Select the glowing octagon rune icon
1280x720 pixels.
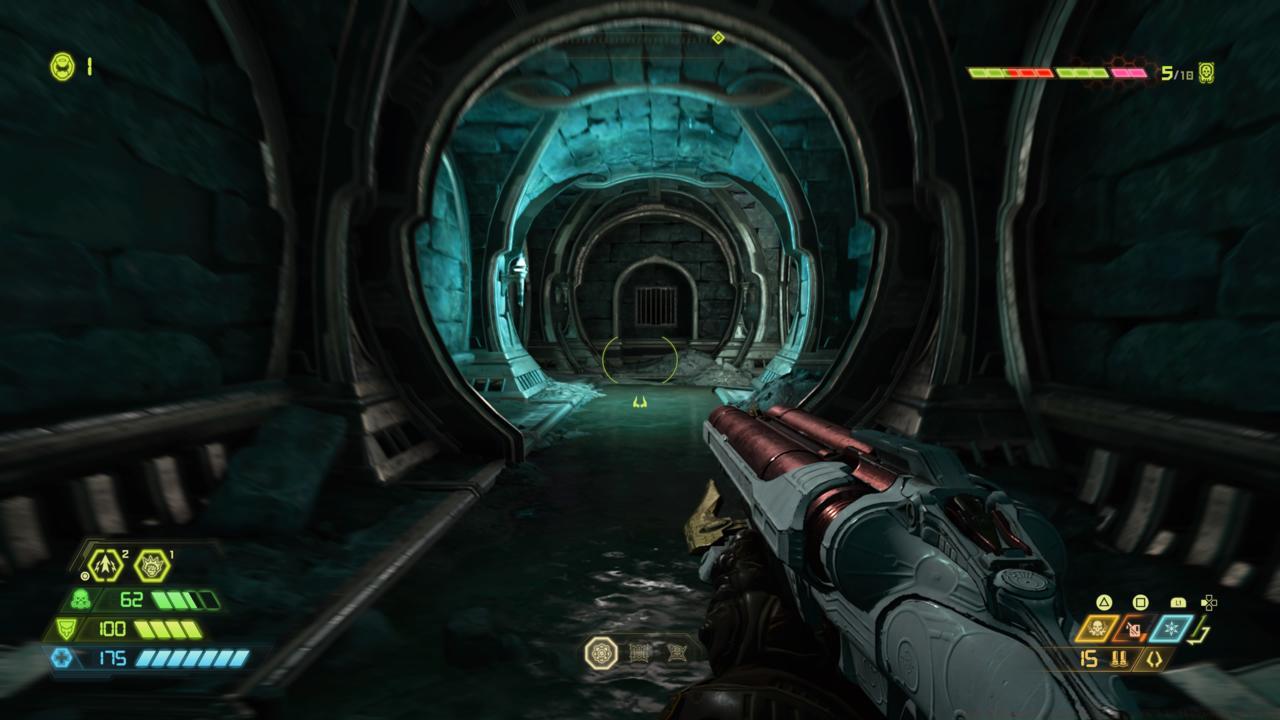601,653
